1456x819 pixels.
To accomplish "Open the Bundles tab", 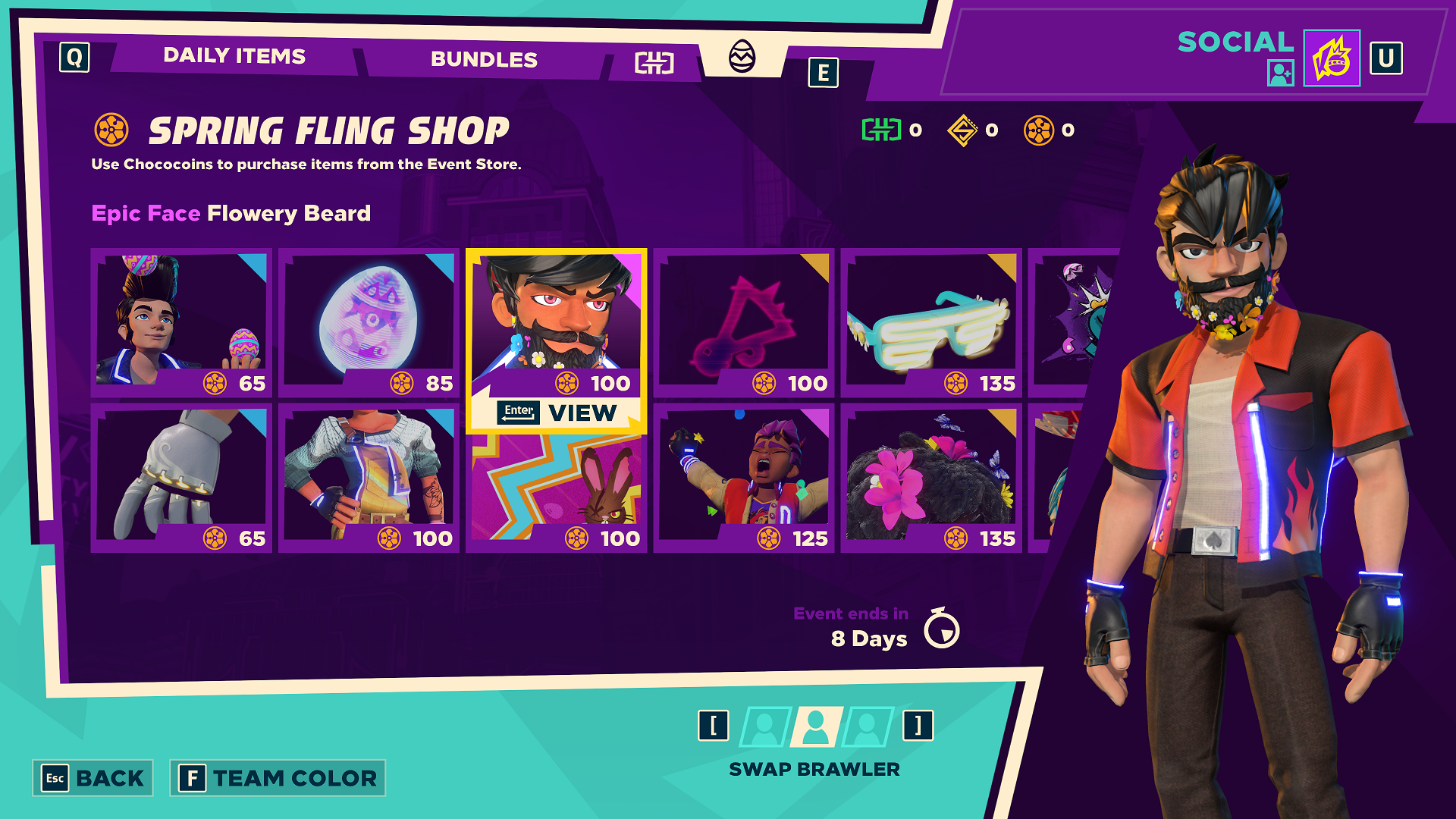I will pos(484,59).
